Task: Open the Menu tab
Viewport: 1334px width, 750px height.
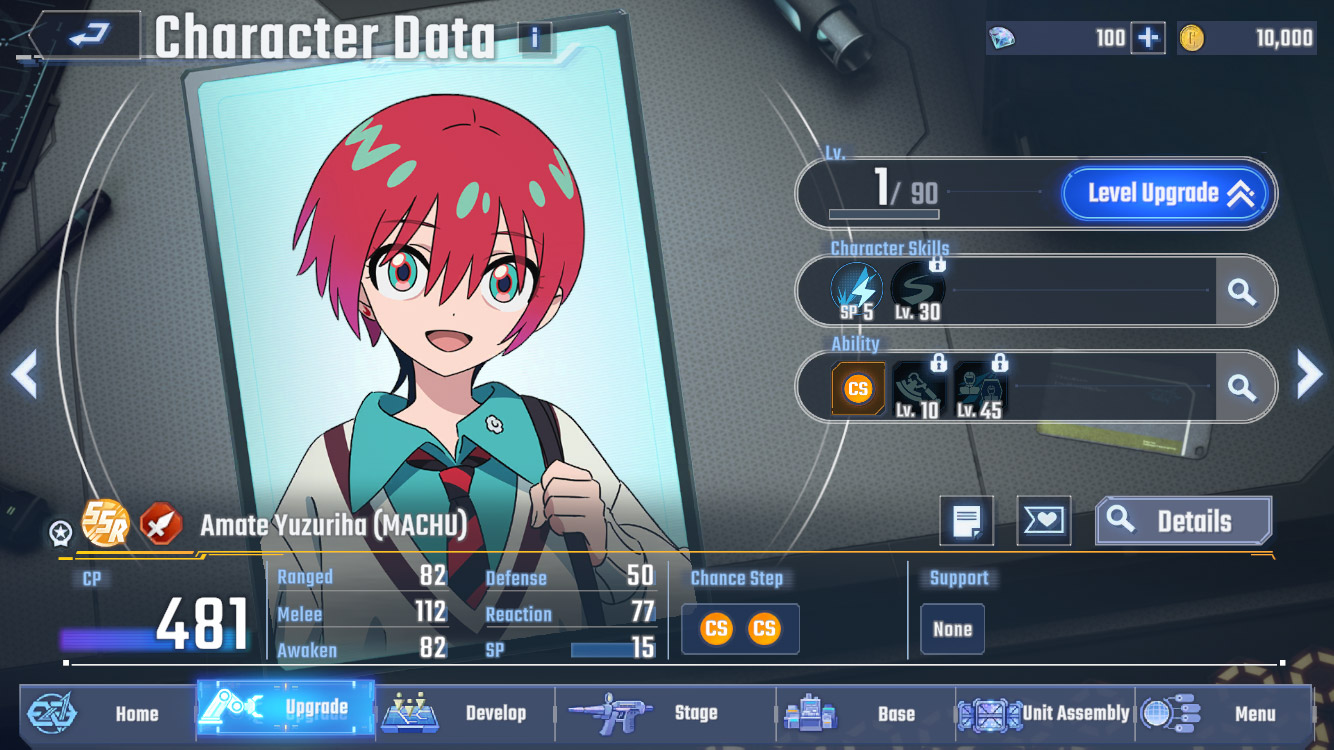Action: pyautogui.click(x=1224, y=713)
